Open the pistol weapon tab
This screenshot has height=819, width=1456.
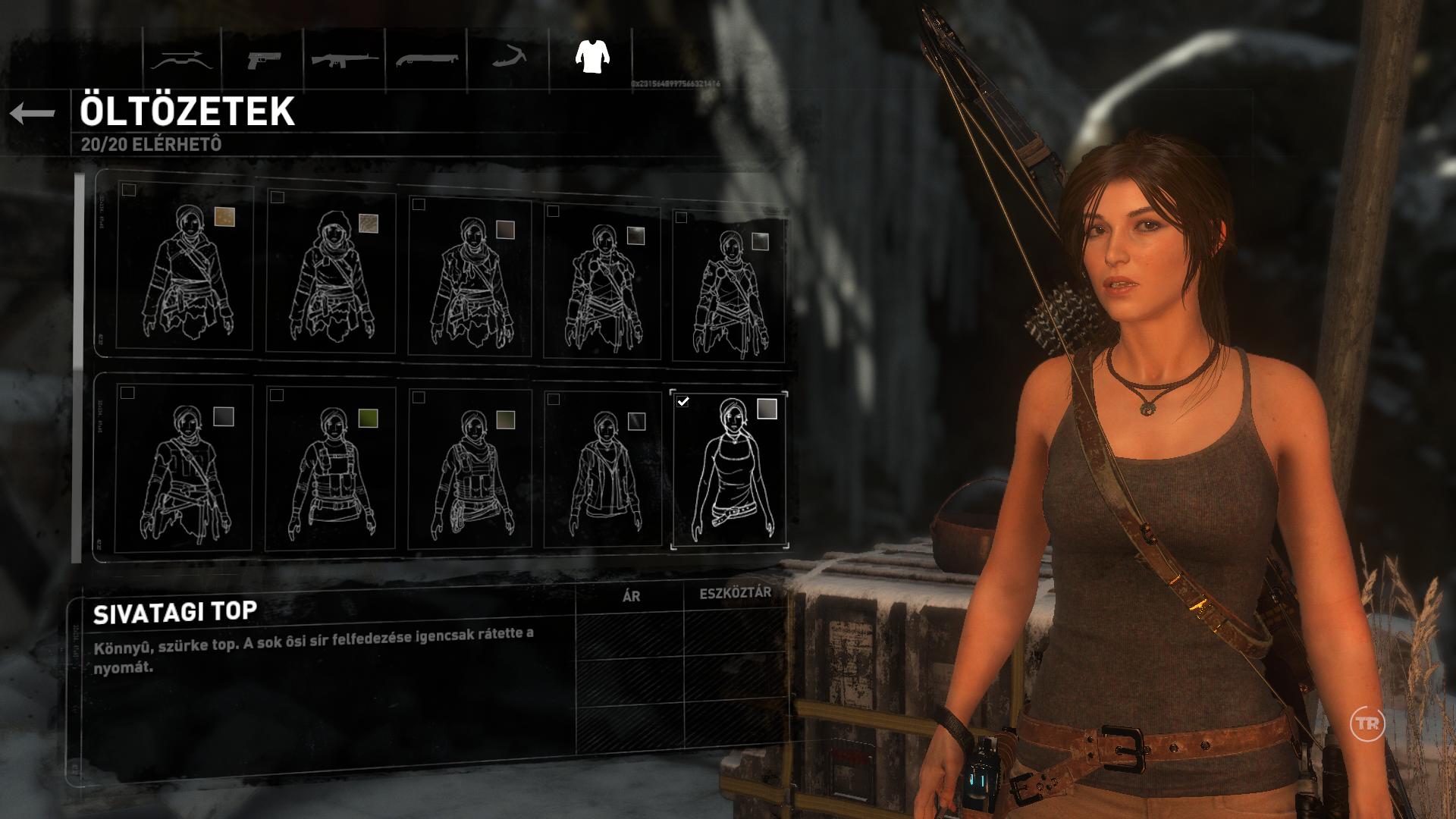pyautogui.click(x=263, y=59)
